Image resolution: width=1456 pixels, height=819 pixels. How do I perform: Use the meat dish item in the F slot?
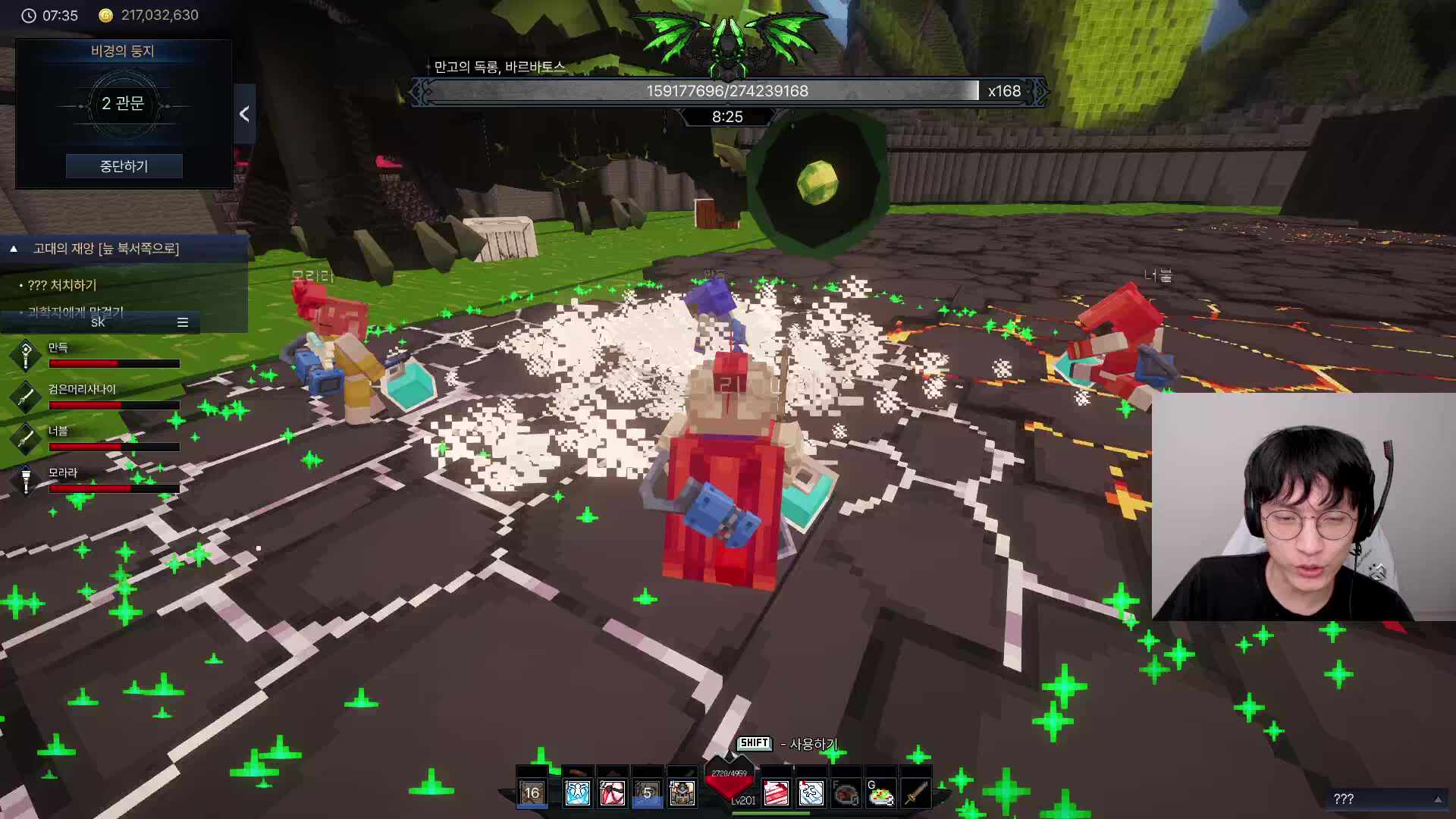click(x=846, y=794)
